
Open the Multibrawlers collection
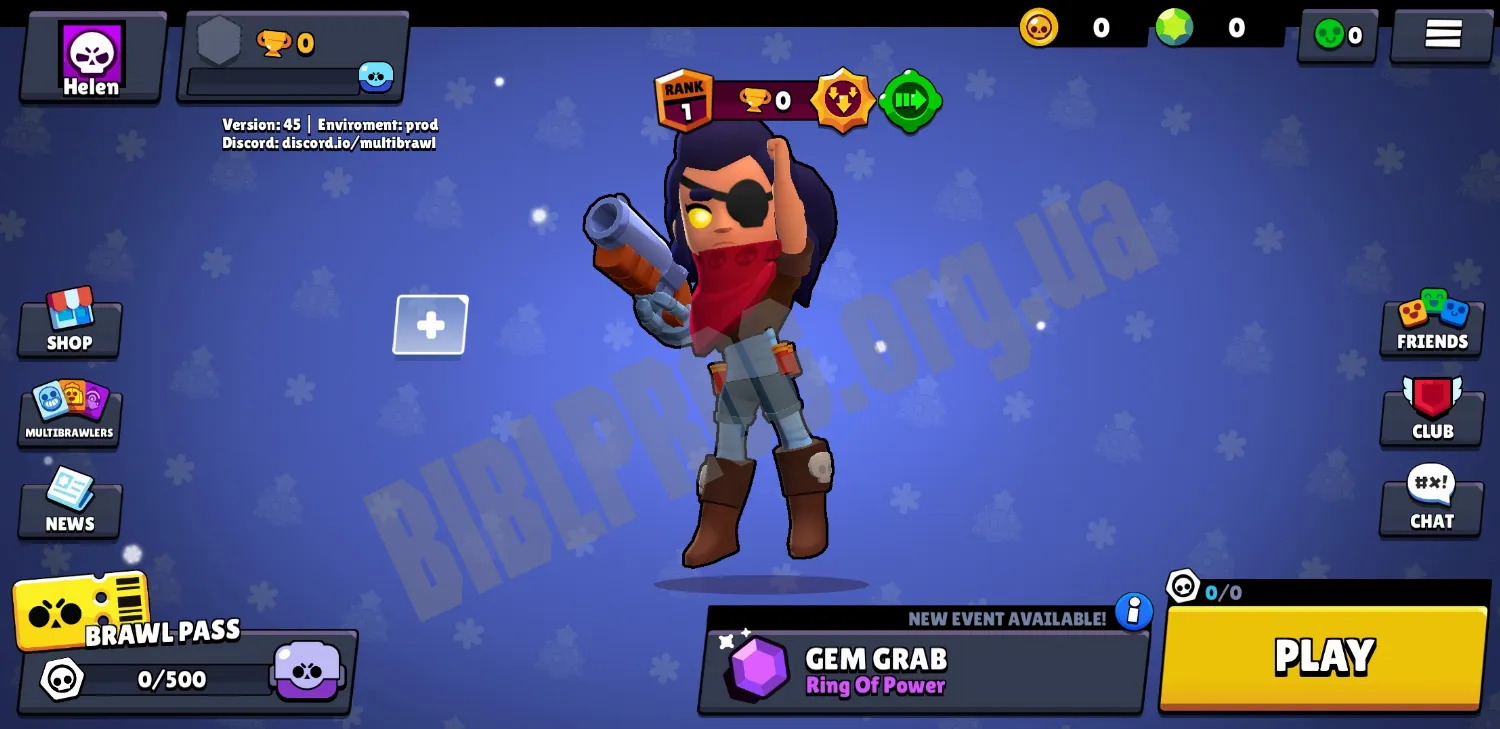70,412
